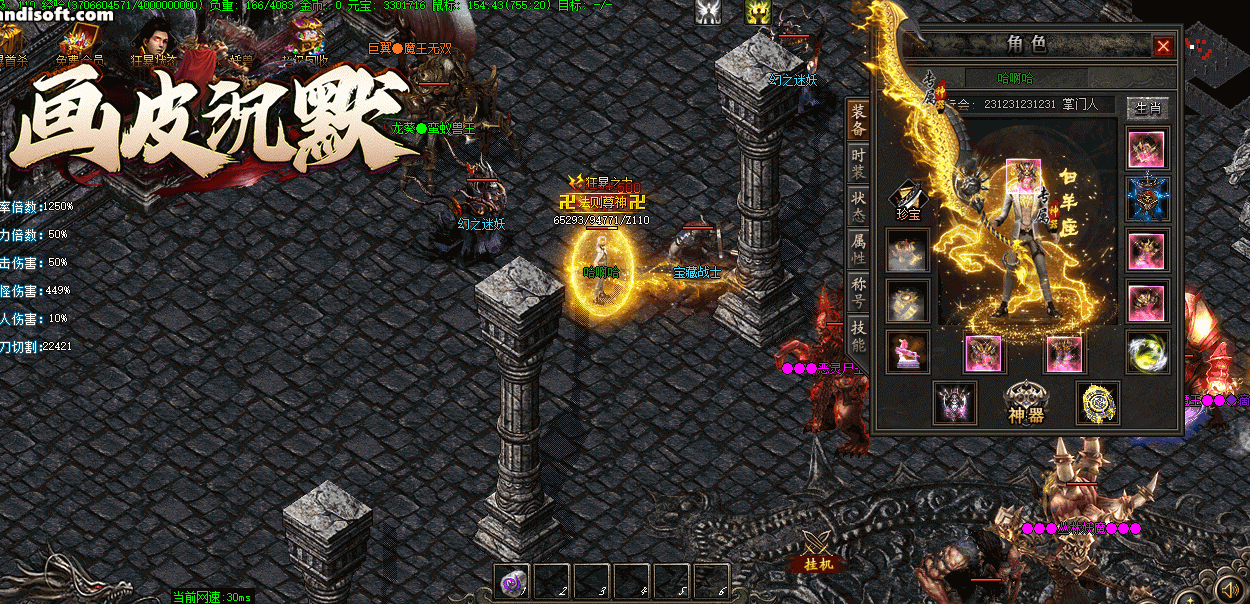The height and width of the screenshot is (604, 1250).
Task: Select the green swirling orb equipment slot
Action: [x=1147, y=352]
